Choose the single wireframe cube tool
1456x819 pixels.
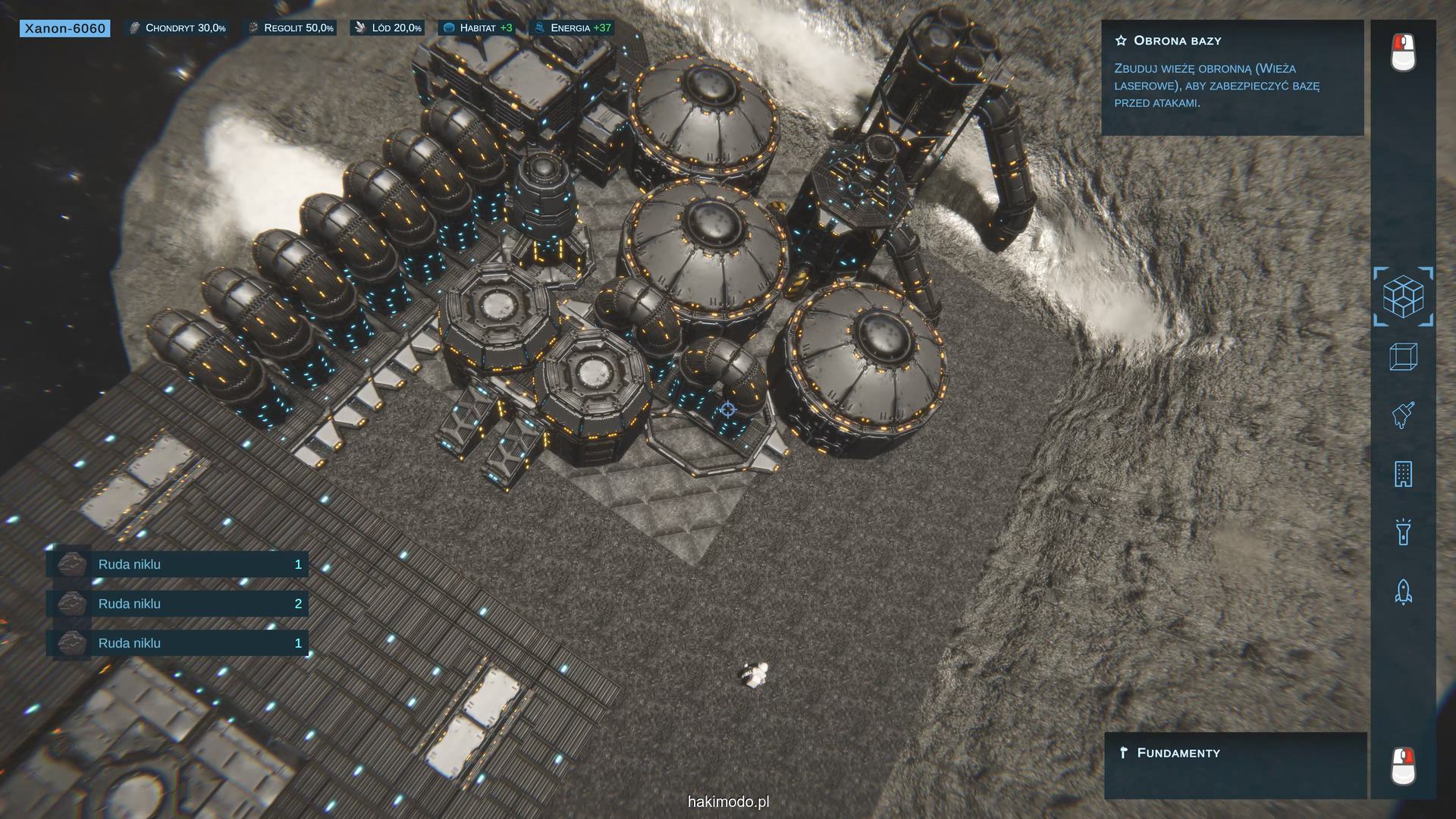(x=1403, y=356)
